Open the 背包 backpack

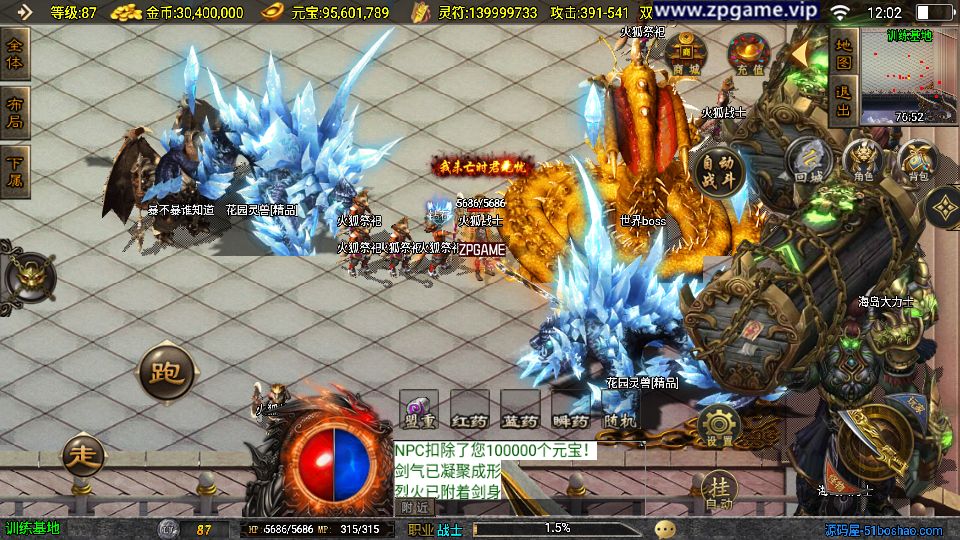point(917,160)
